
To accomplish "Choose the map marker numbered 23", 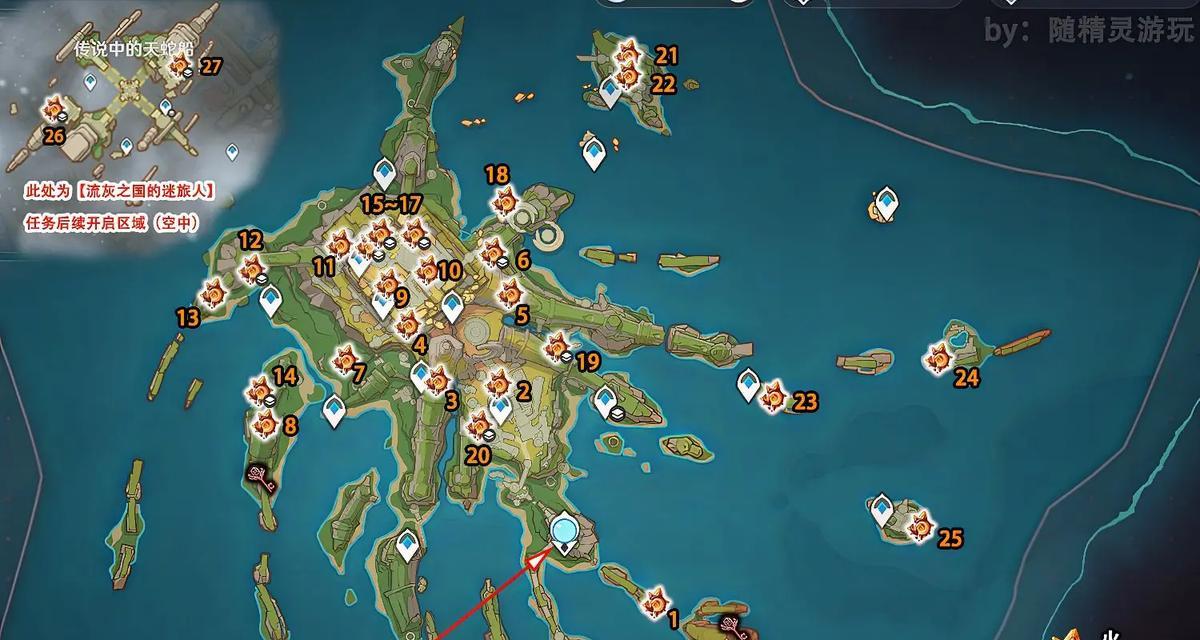I will click(773, 397).
